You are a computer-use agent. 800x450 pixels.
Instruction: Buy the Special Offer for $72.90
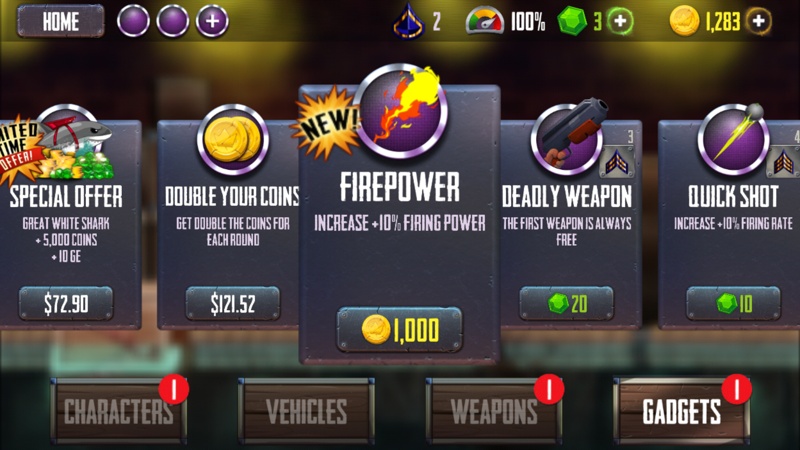pyautogui.click(x=66, y=303)
